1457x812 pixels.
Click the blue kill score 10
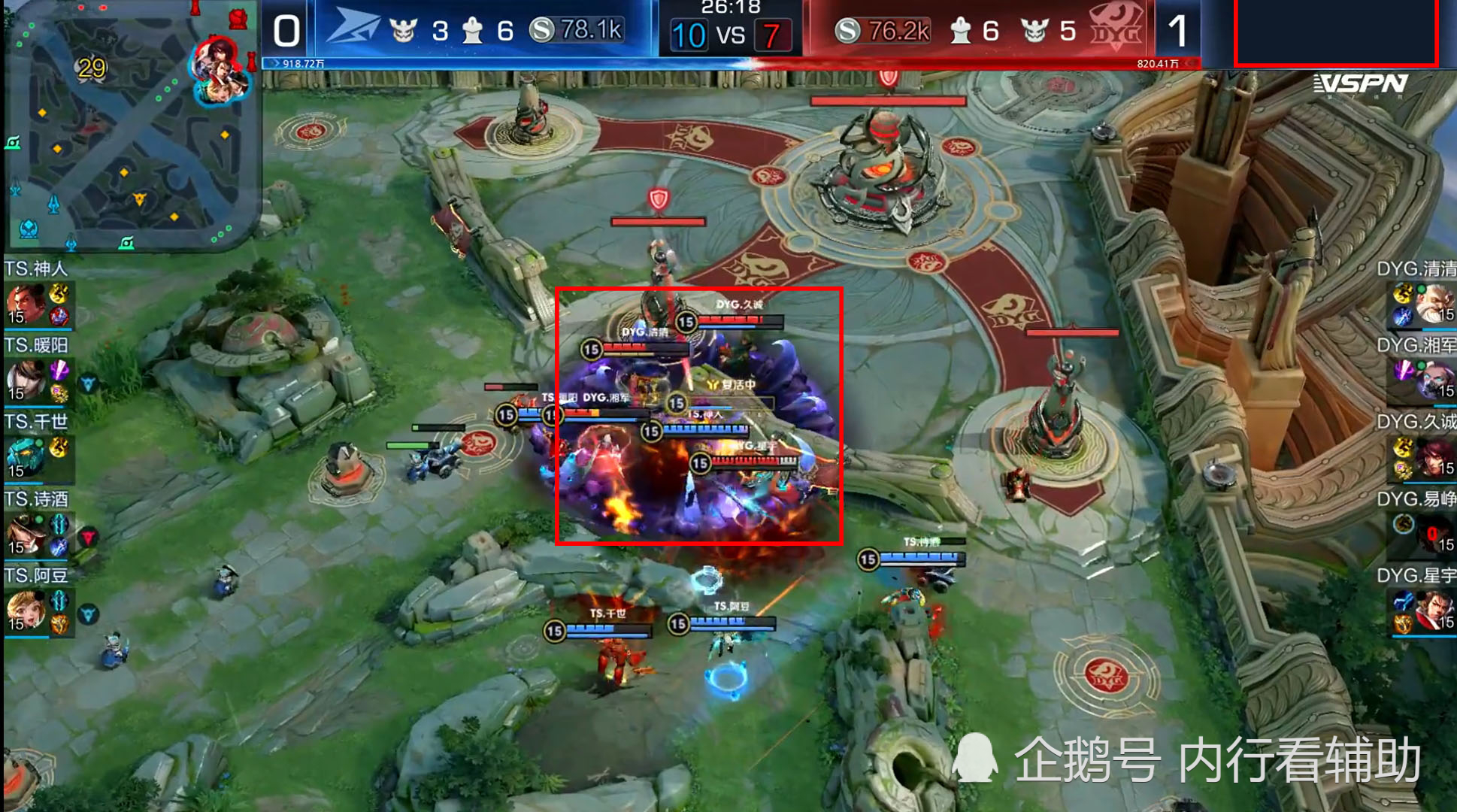pos(690,34)
